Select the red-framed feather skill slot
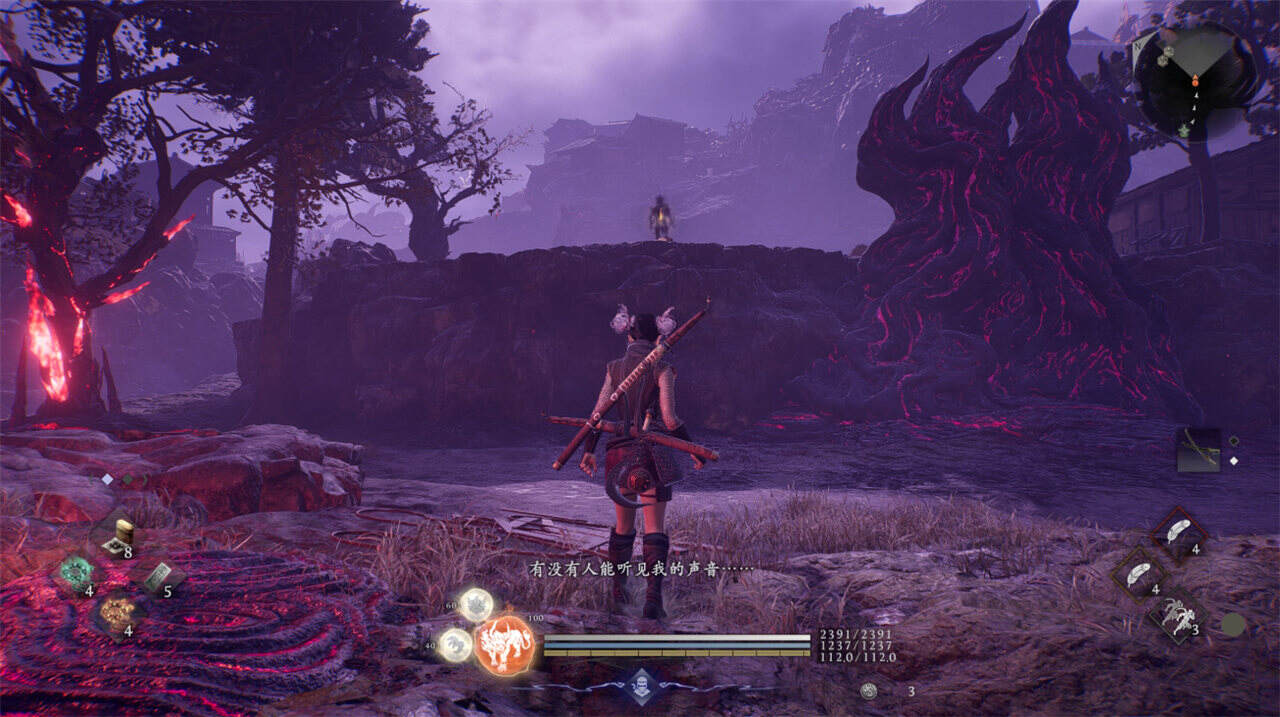This screenshot has width=1280, height=717. click(1179, 531)
